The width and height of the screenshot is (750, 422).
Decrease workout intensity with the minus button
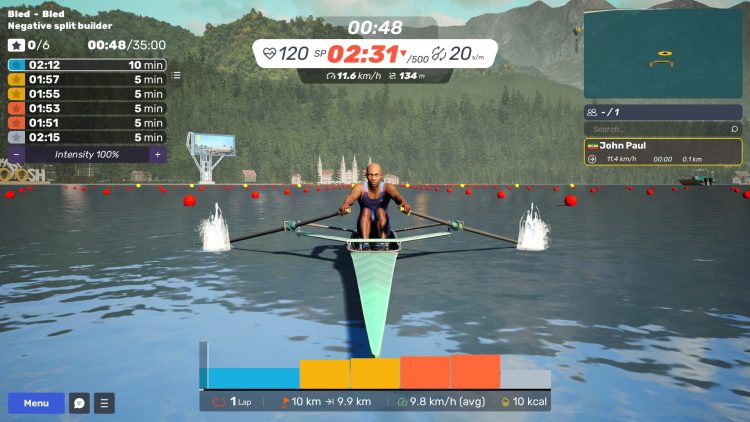tap(16, 154)
